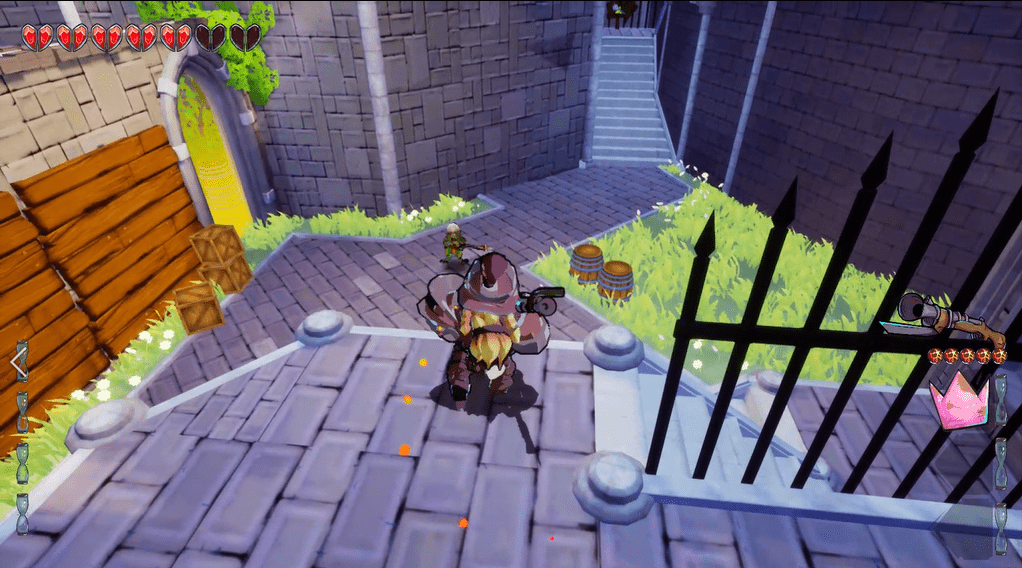
Task: Click the pink crown ability icon
Action: pyautogui.click(x=958, y=400)
